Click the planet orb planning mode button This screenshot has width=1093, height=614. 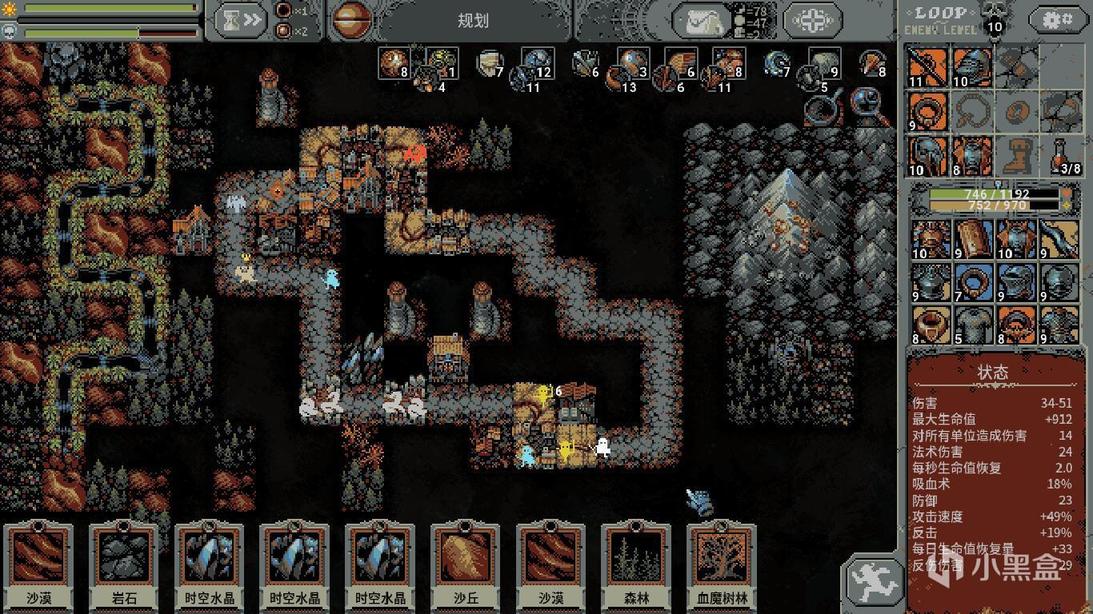[x=352, y=19]
